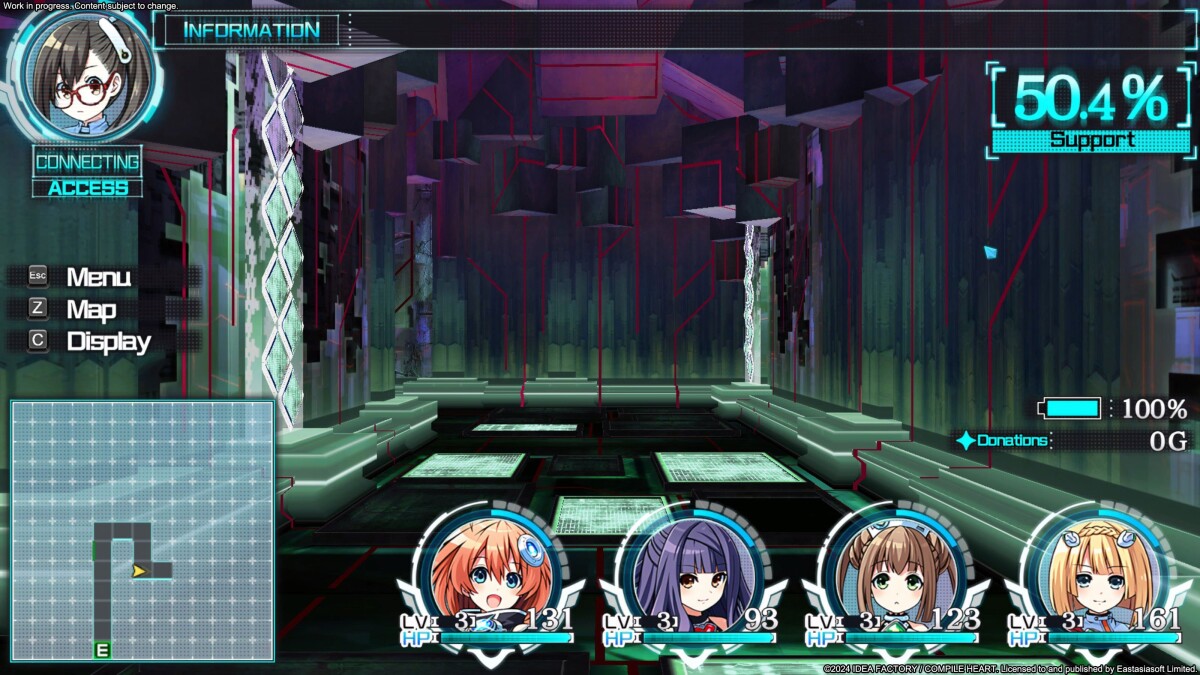
Task: Click the Information bar
Action: tap(252, 30)
